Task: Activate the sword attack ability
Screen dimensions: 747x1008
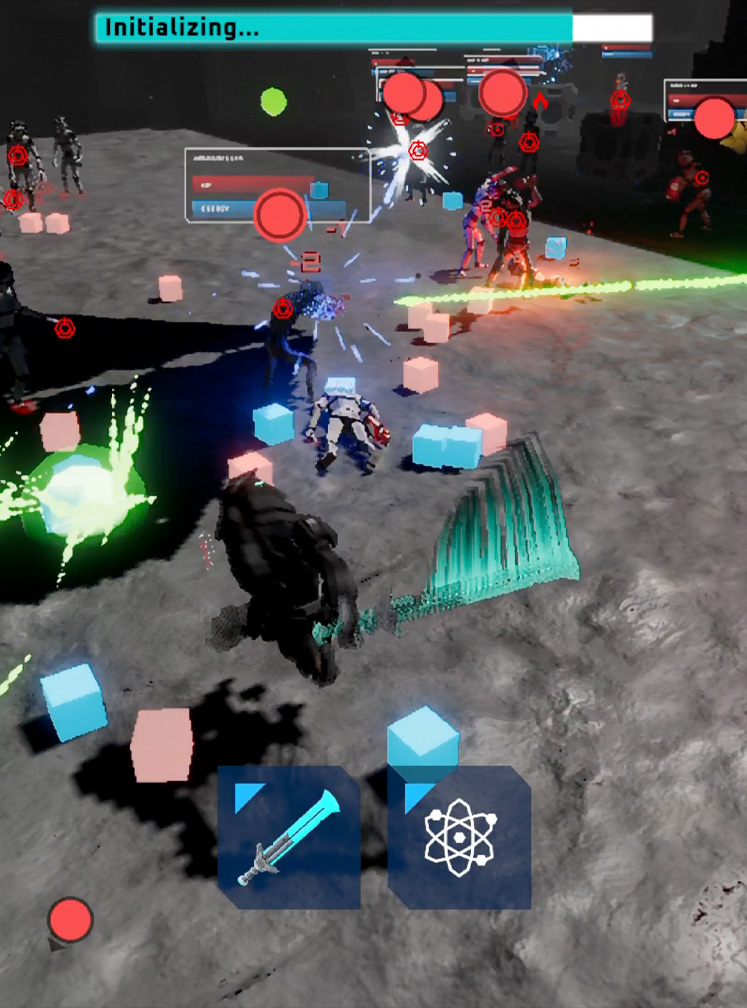Action: pyautogui.click(x=289, y=837)
